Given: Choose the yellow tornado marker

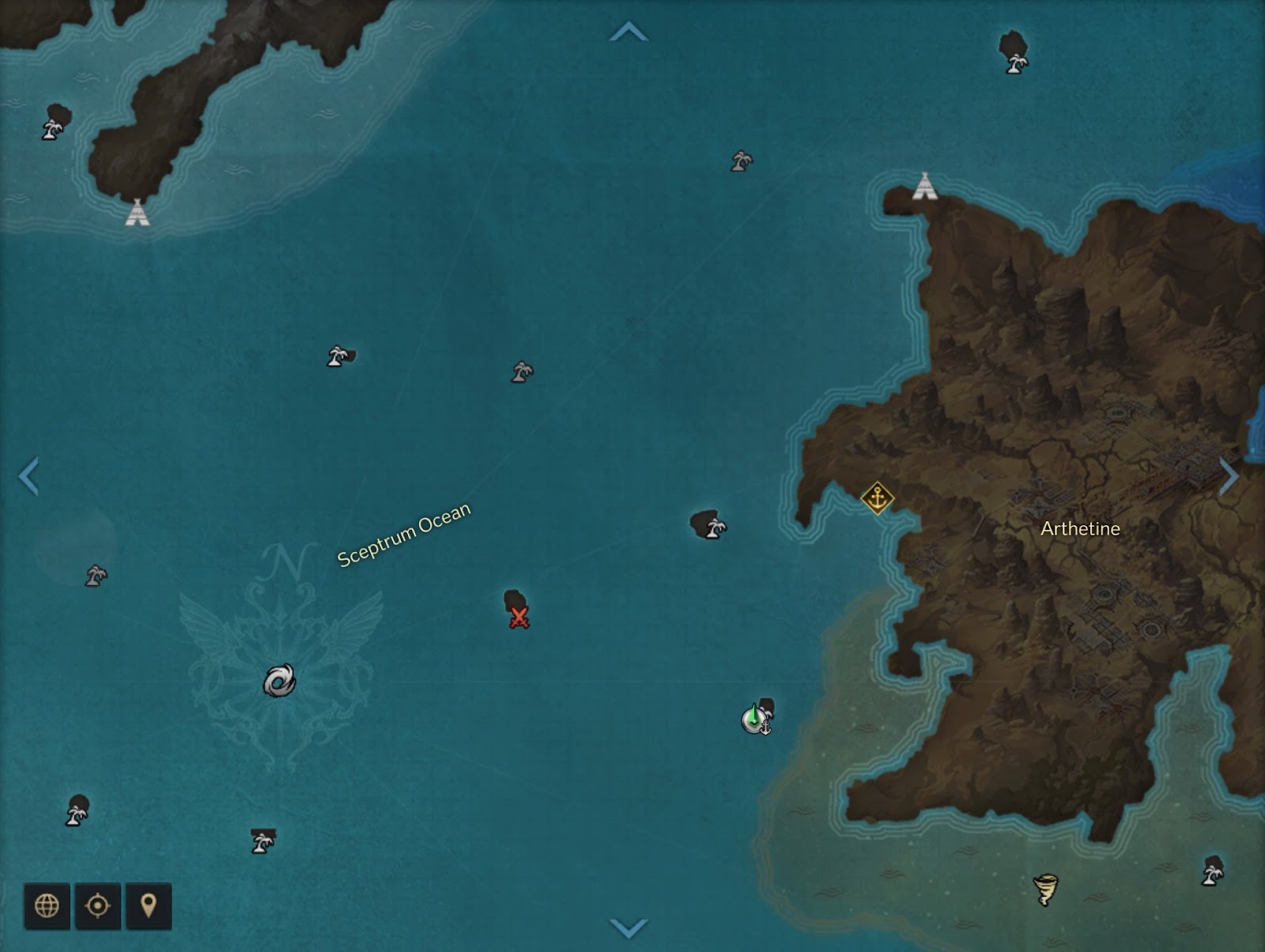Looking at the screenshot, I should click(1046, 890).
